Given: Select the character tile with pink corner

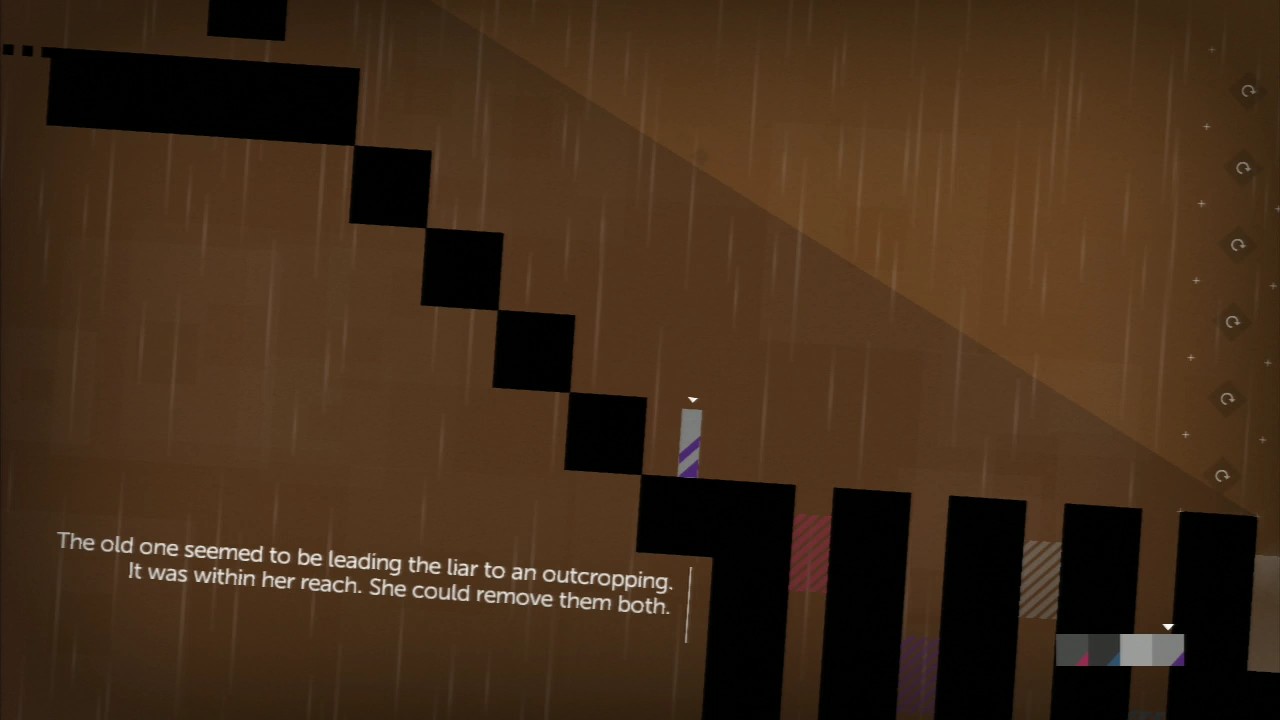Looking at the screenshot, I should point(1072,650).
